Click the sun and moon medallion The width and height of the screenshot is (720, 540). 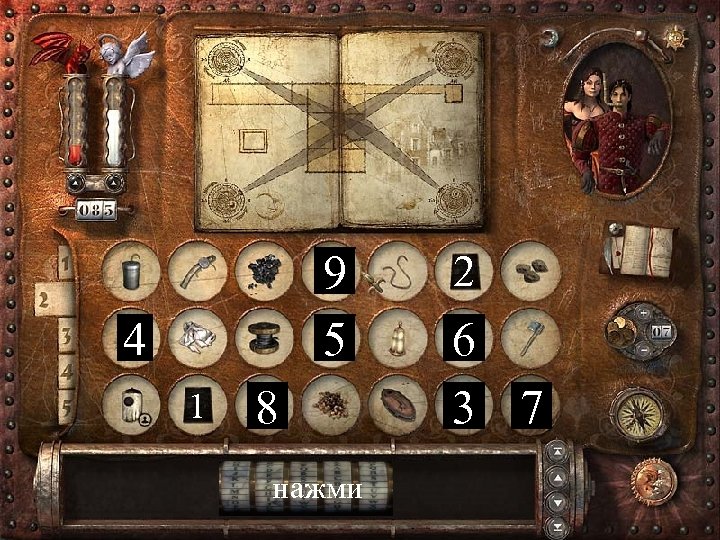tap(651, 480)
